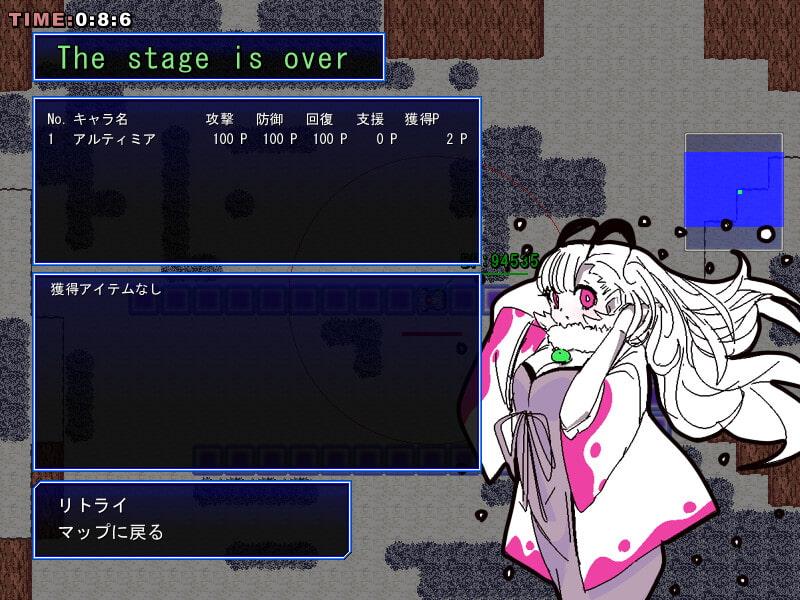Choose リトライ to retry the stage
800x600 pixels.
94,505
